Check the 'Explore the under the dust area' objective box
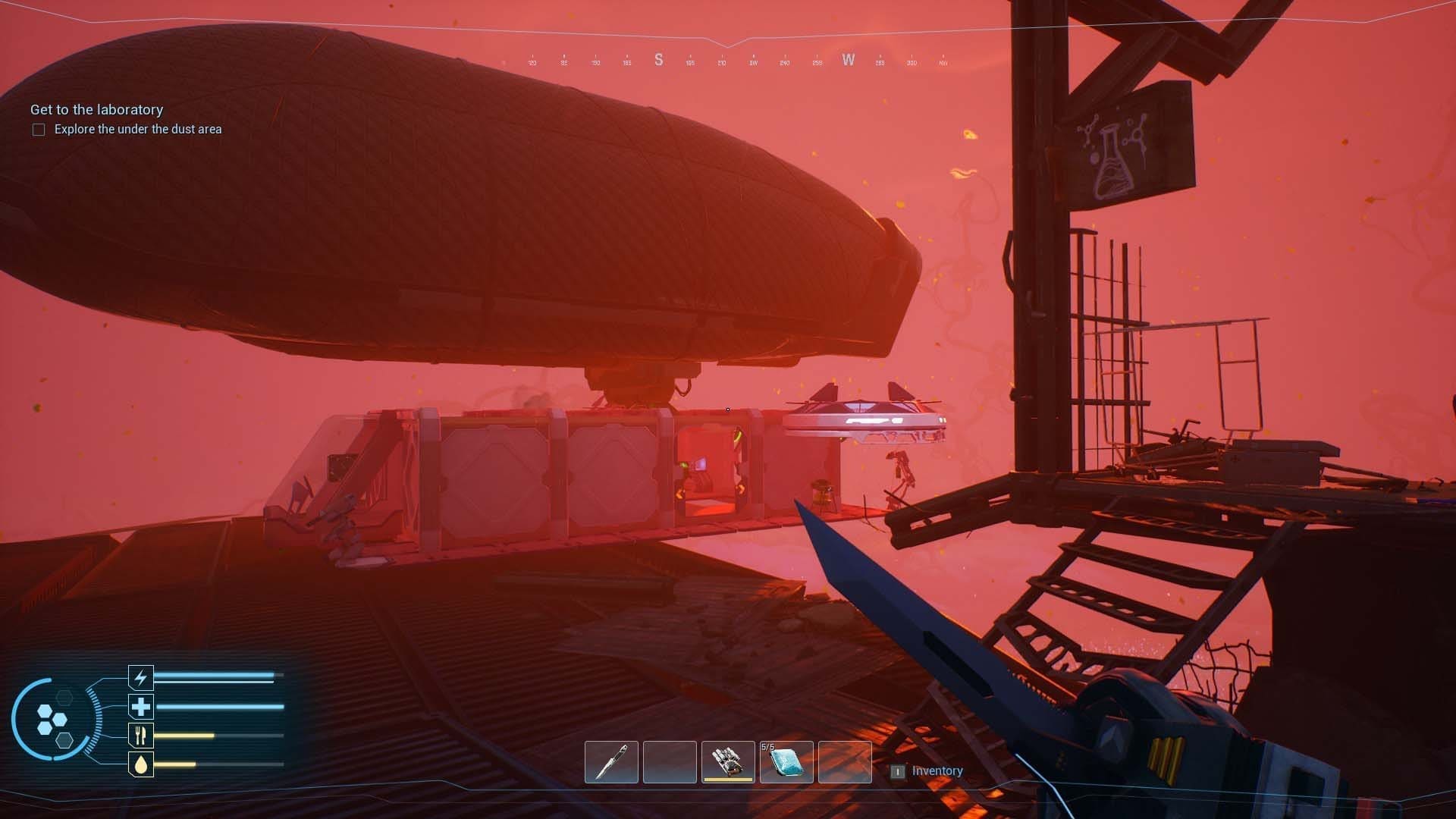This screenshot has height=819, width=1456. click(x=37, y=129)
